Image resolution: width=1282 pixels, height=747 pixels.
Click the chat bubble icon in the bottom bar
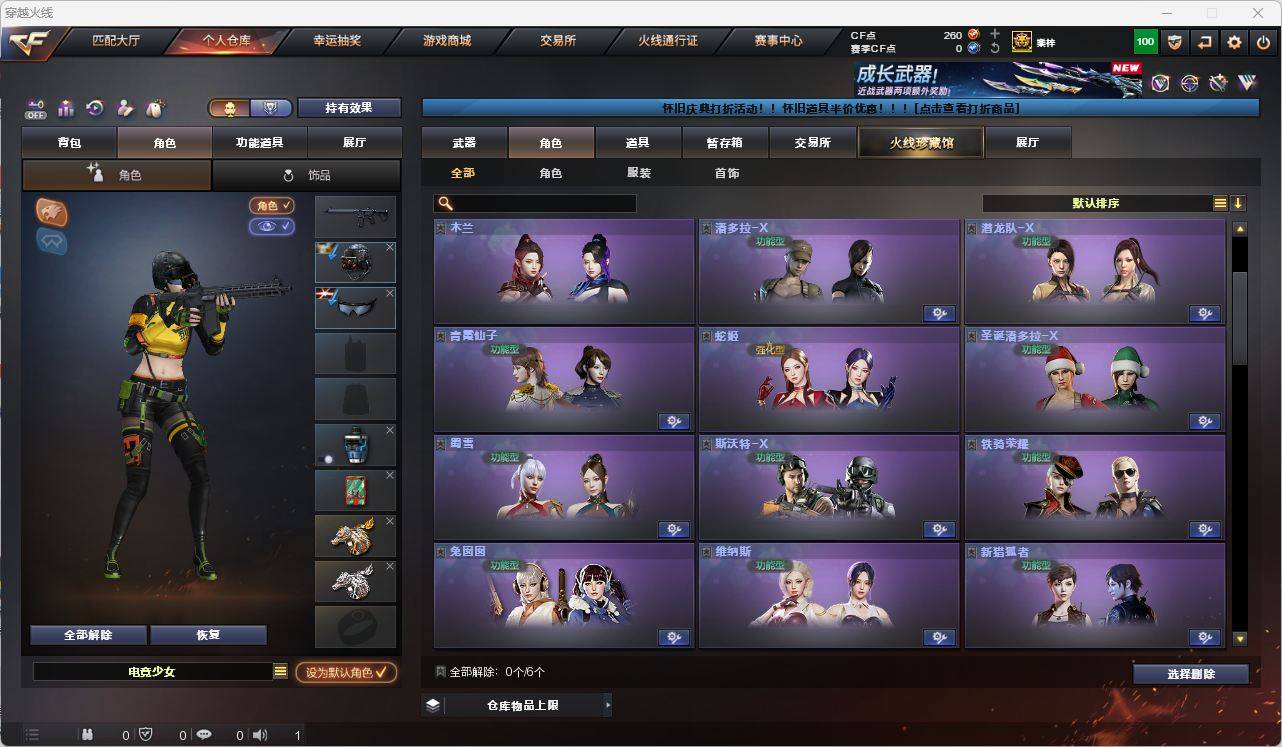point(203,734)
